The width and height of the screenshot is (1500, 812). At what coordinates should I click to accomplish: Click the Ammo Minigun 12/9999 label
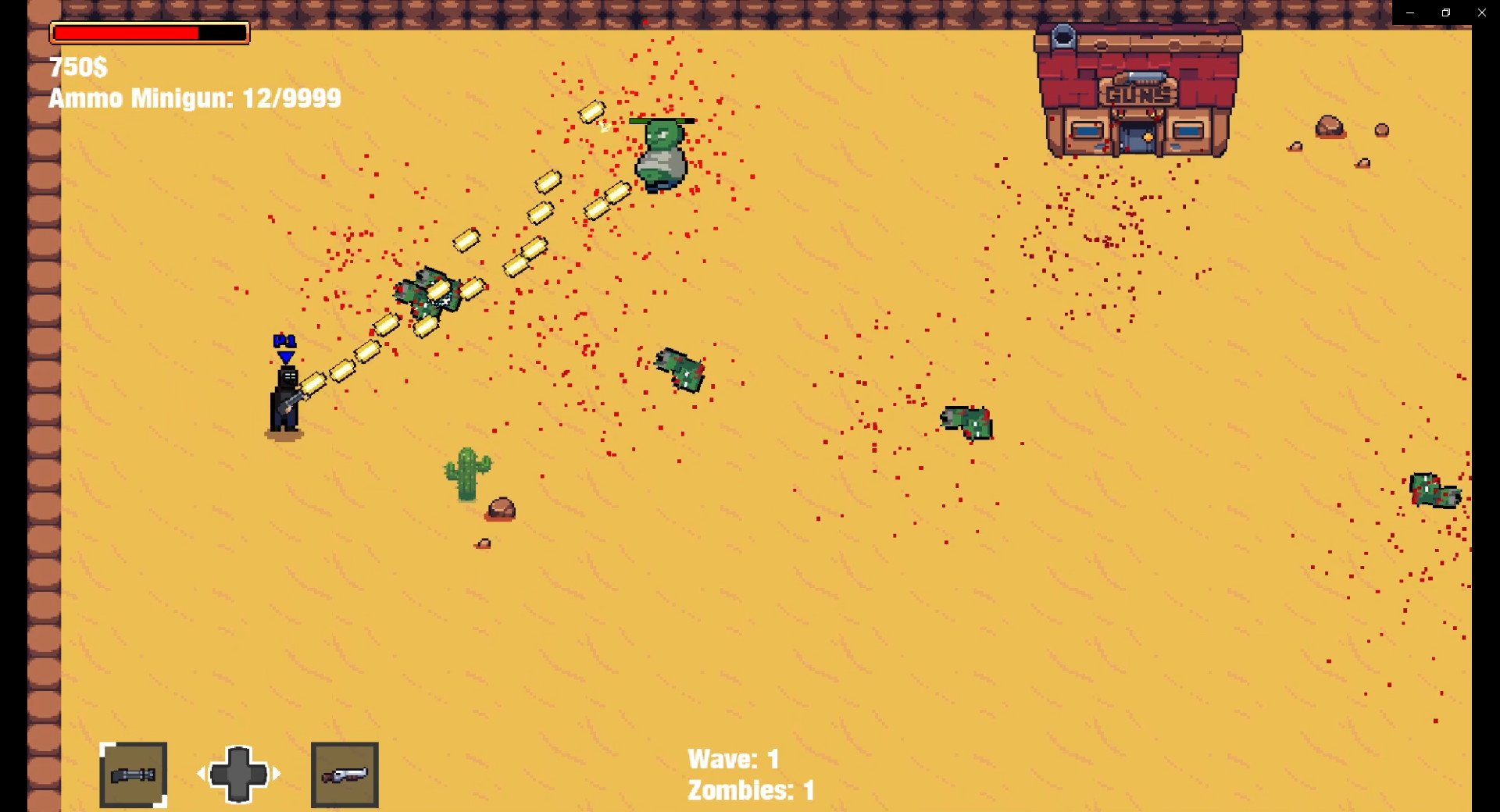(195, 98)
